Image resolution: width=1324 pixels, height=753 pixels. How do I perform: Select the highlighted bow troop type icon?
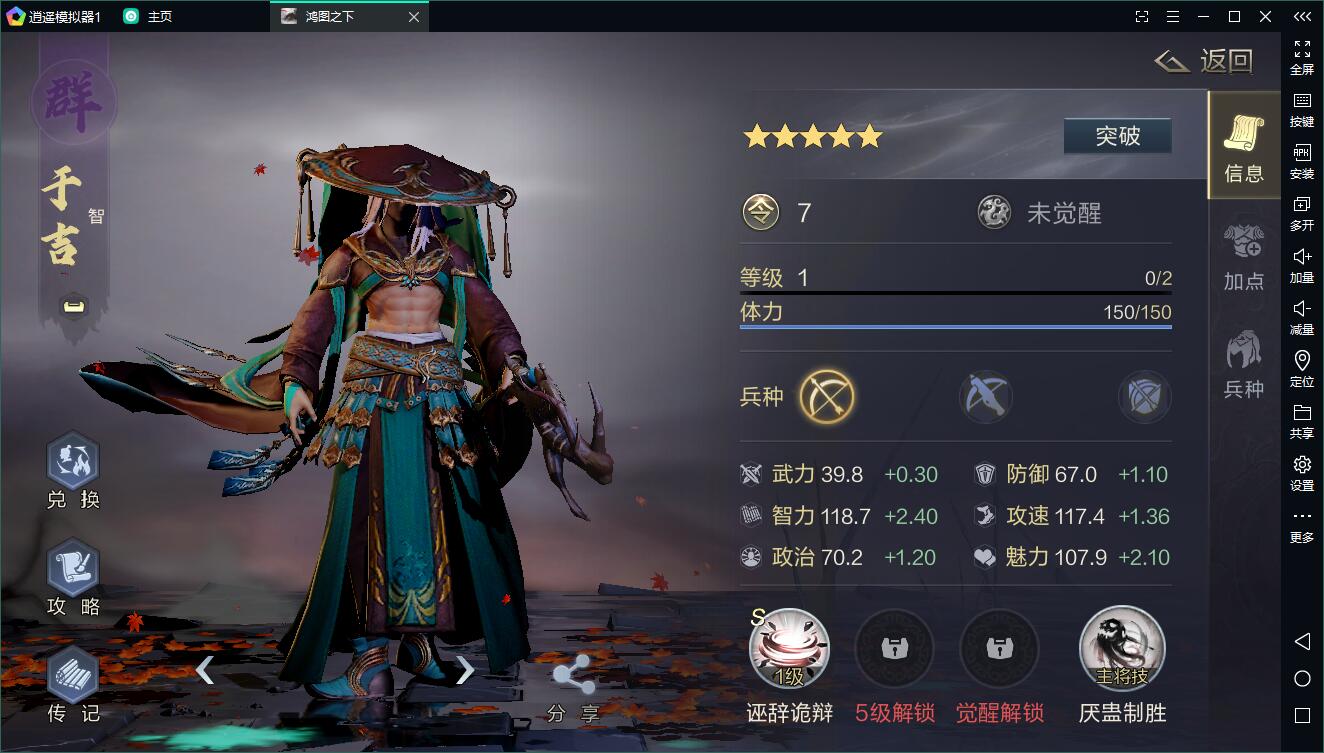pyautogui.click(x=826, y=397)
